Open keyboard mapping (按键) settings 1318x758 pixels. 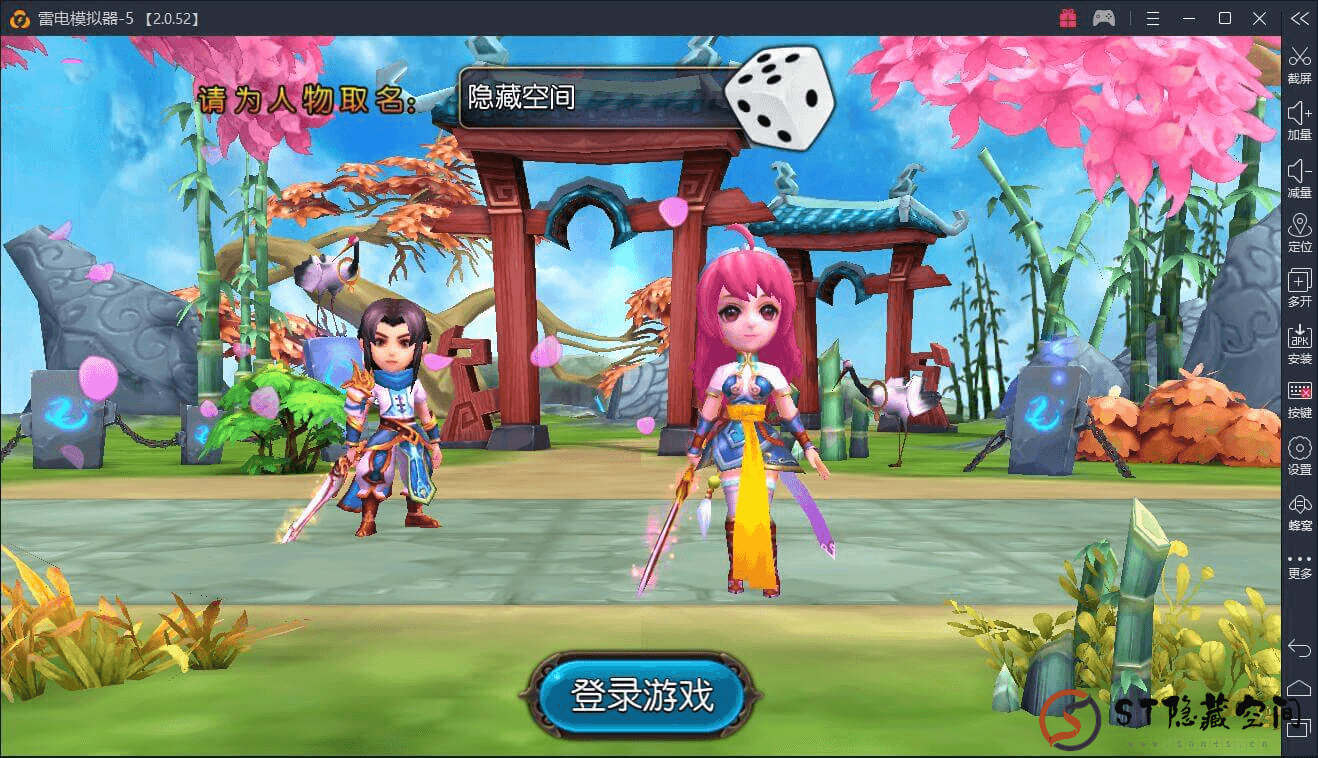1299,400
